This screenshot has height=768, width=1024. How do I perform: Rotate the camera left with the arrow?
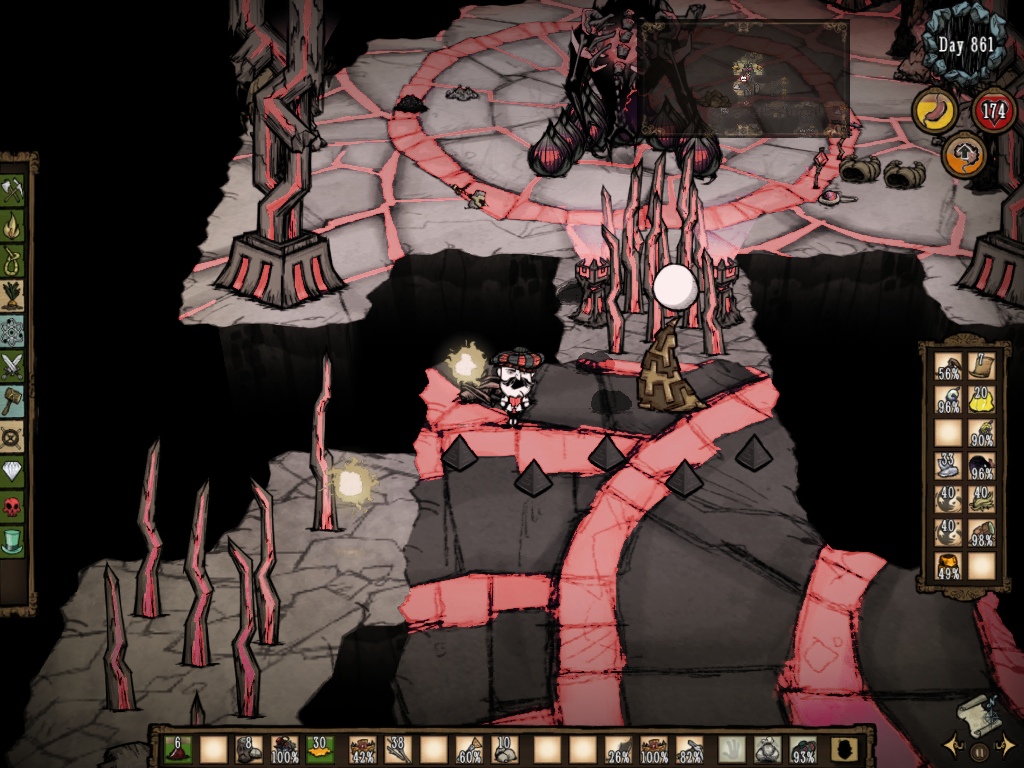[955, 746]
